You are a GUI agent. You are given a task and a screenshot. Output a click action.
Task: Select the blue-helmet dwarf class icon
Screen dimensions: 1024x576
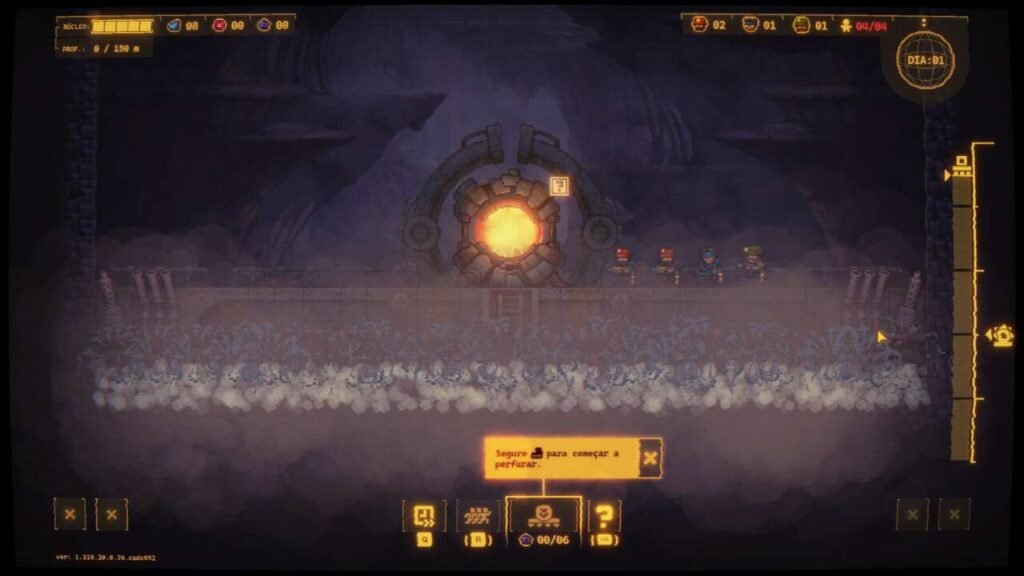[x=750, y=24]
